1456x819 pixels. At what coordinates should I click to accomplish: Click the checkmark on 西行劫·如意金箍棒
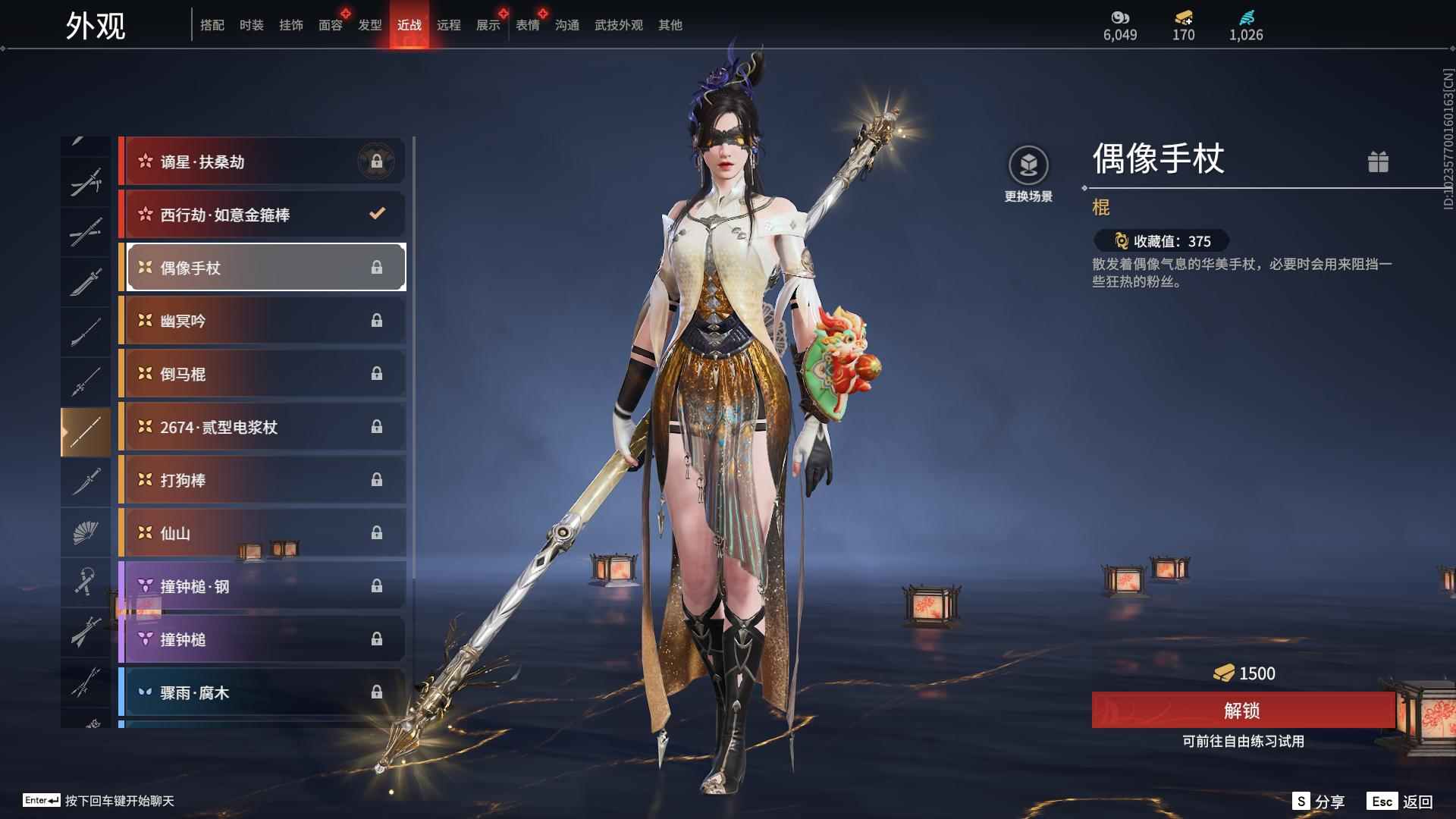click(x=377, y=214)
